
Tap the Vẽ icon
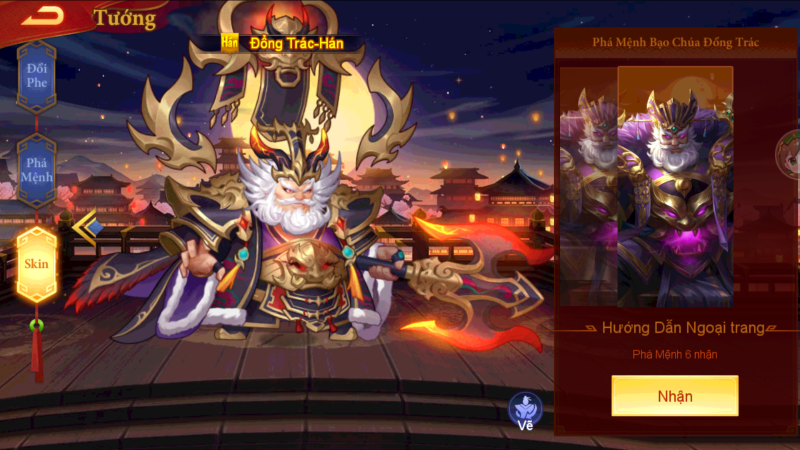tap(525, 411)
